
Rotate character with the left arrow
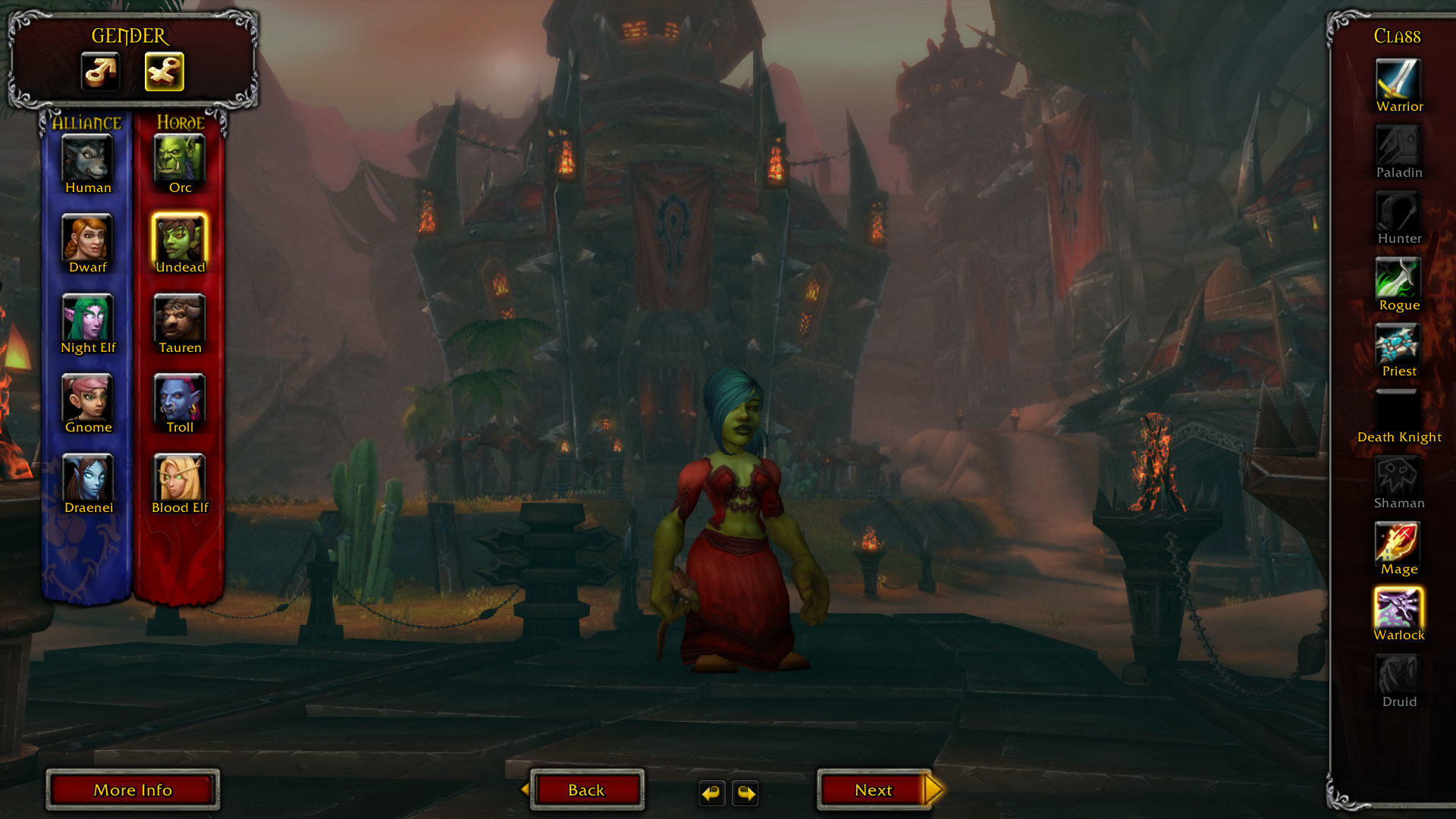pyautogui.click(x=711, y=793)
